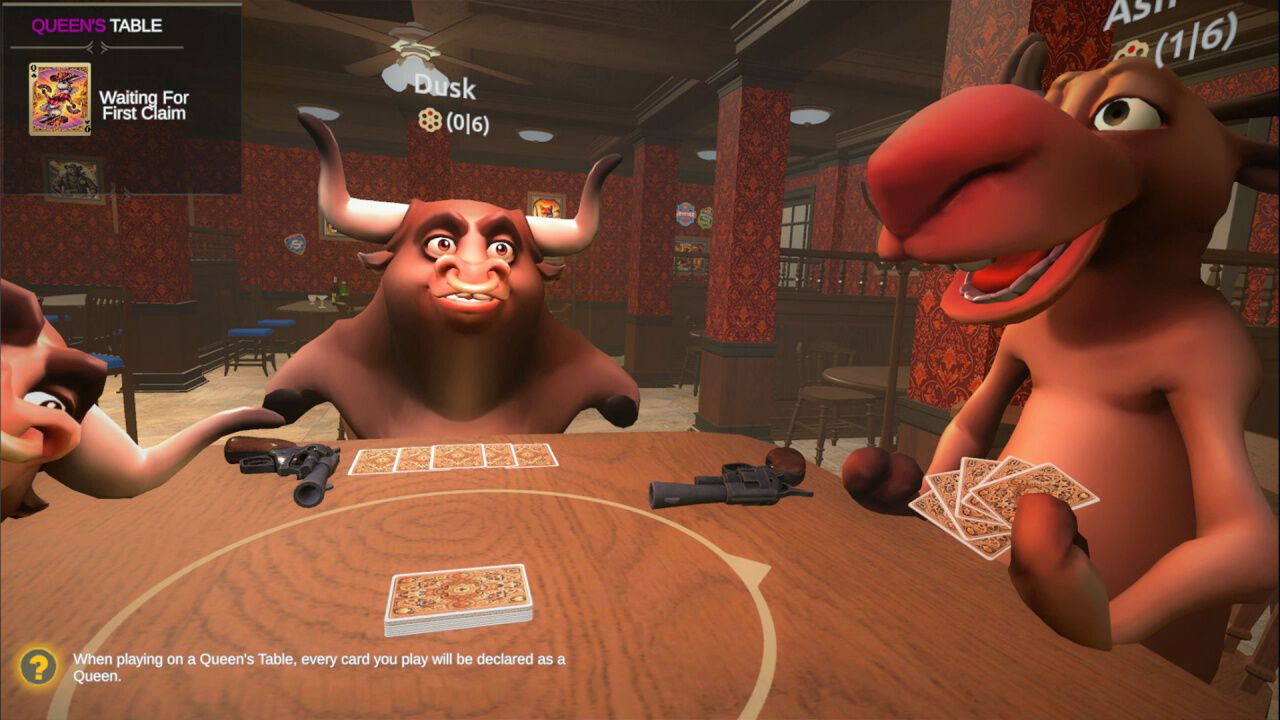Click the right chevron ornament on the divider
The width and height of the screenshot is (1280, 720).
click(104, 48)
